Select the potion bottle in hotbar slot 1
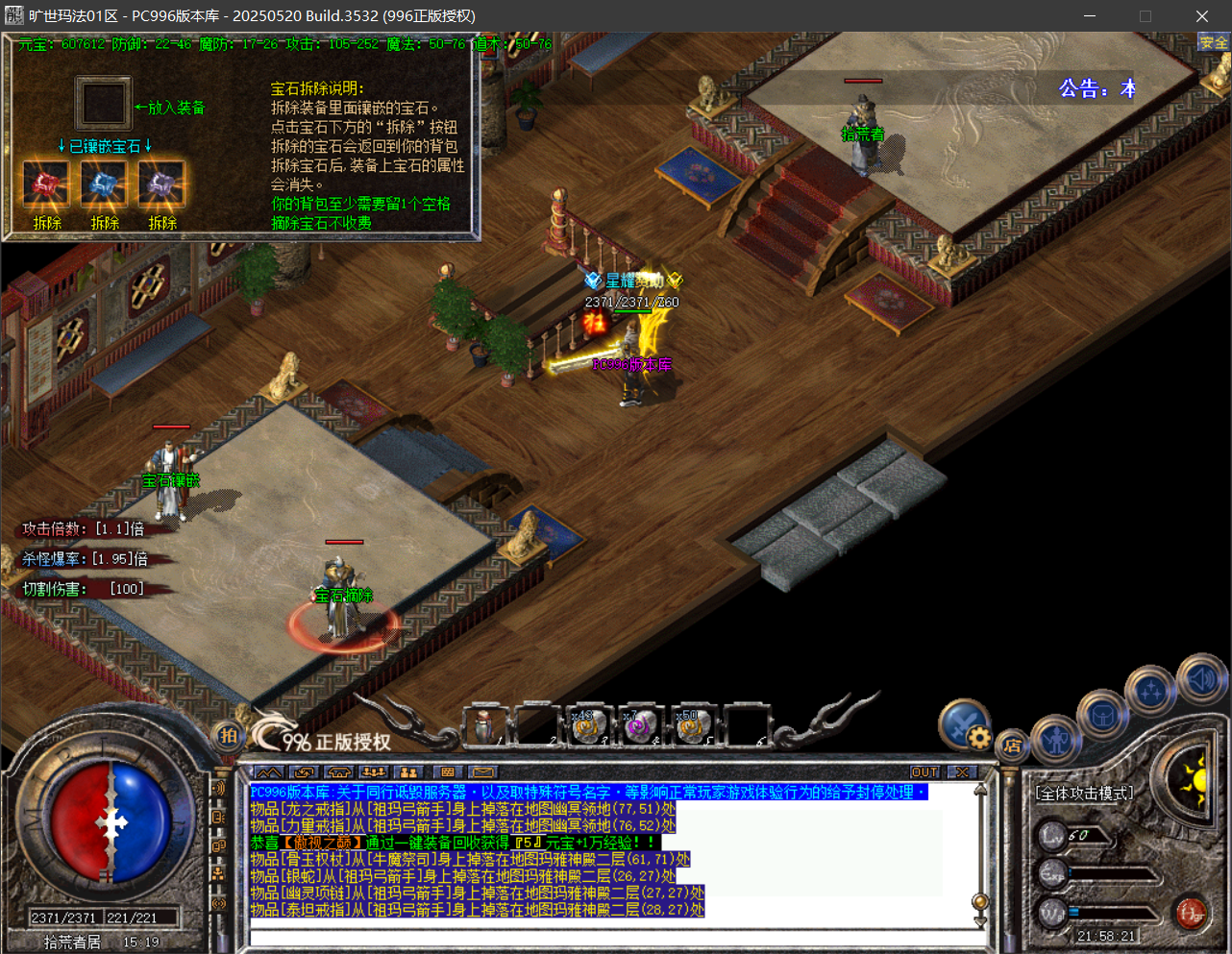Image resolution: width=1232 pixels, height=954 pixels. pos(485,726)
